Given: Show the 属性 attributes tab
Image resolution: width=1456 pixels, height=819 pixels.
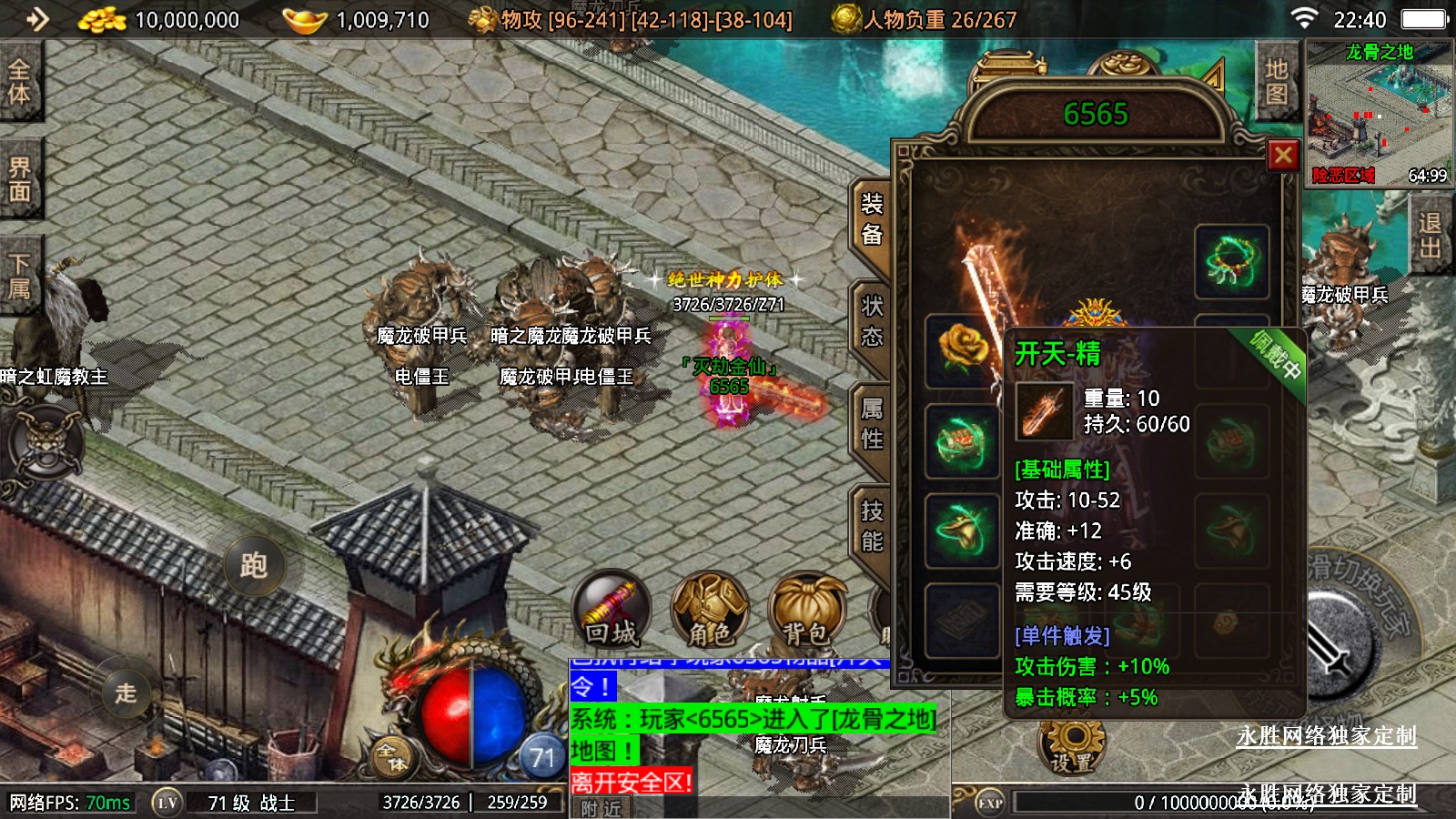Looking at the screenshot, I should pyautogui.click(x=872, y=424).
